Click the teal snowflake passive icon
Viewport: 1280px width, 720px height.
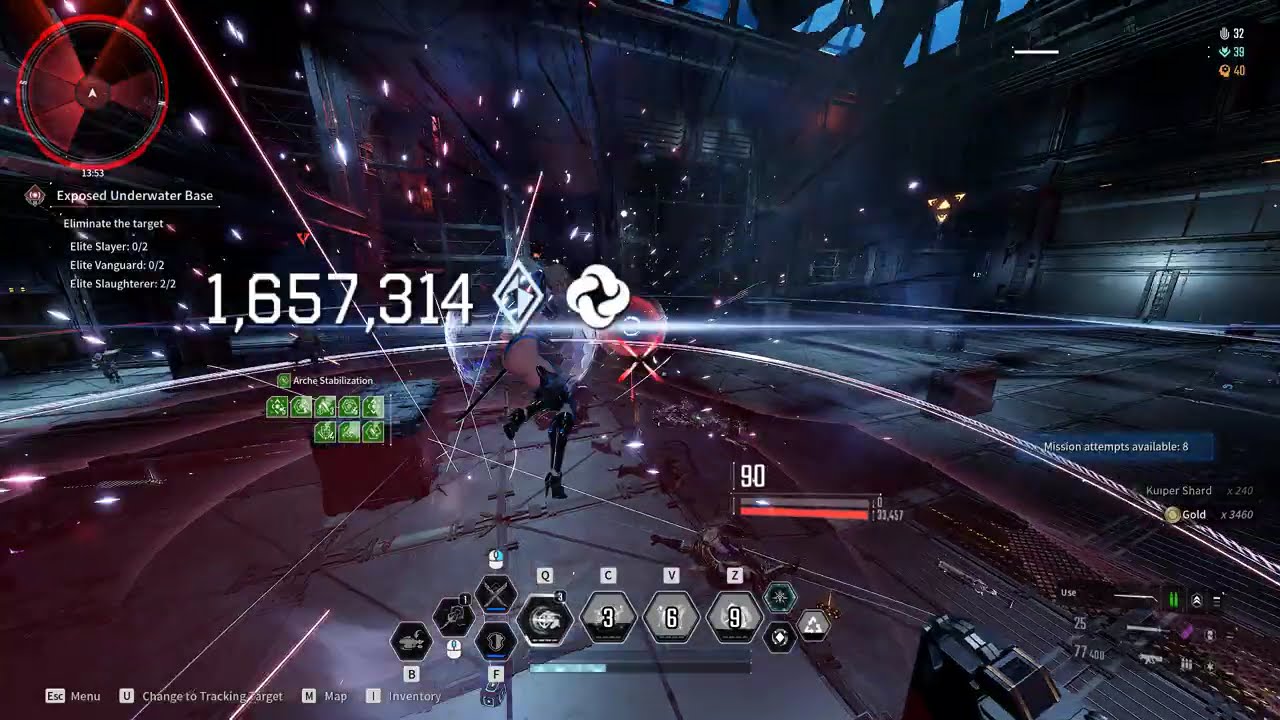(x=780, y=599)
